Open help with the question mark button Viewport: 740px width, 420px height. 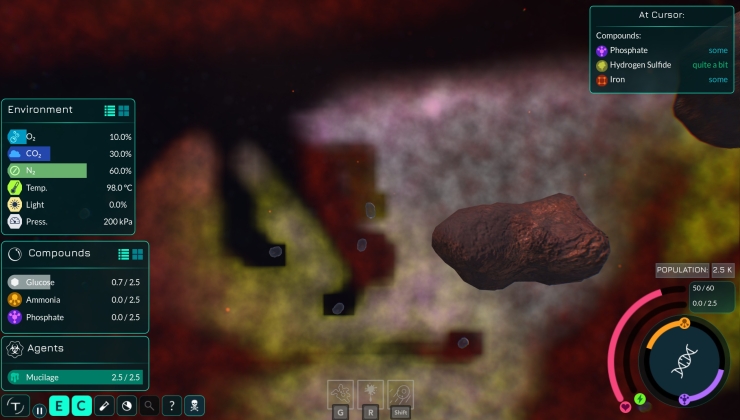(x=172, y=406)
